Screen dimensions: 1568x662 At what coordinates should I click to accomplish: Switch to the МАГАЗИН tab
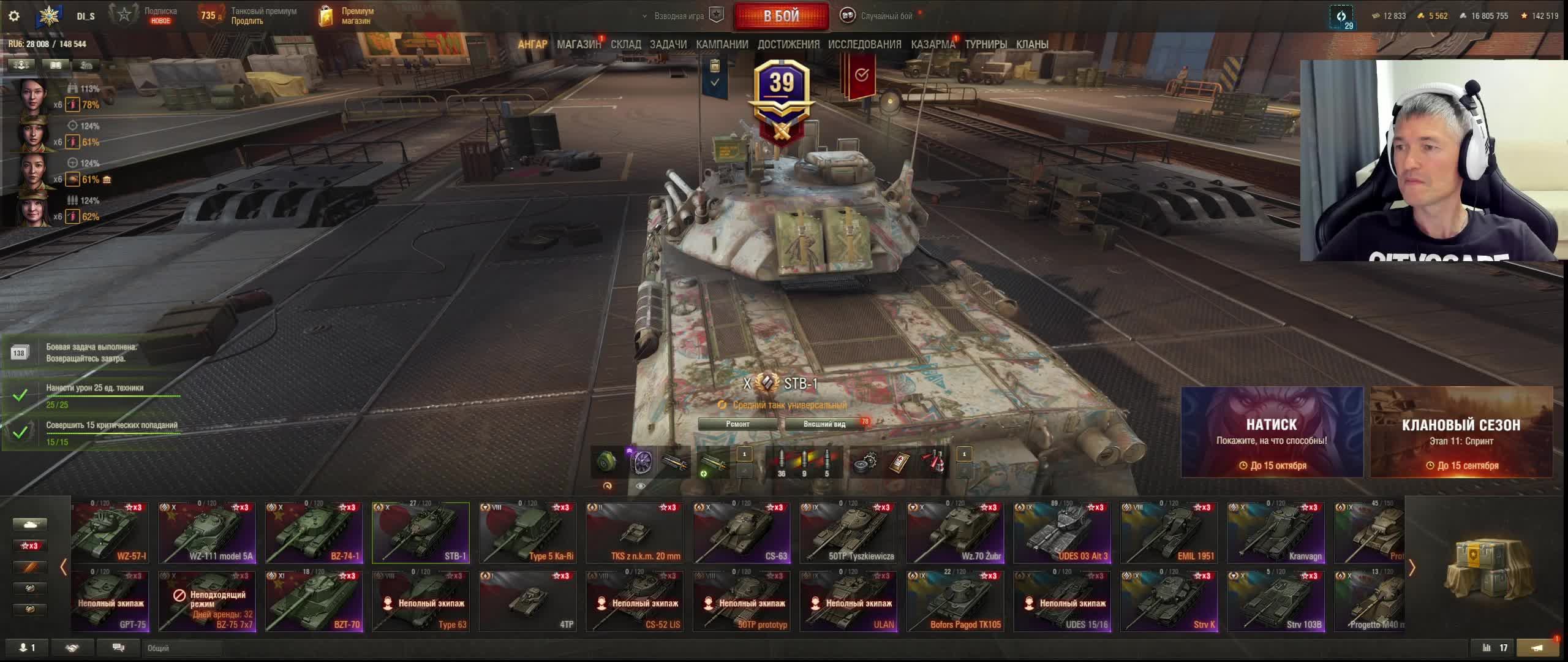578,44
